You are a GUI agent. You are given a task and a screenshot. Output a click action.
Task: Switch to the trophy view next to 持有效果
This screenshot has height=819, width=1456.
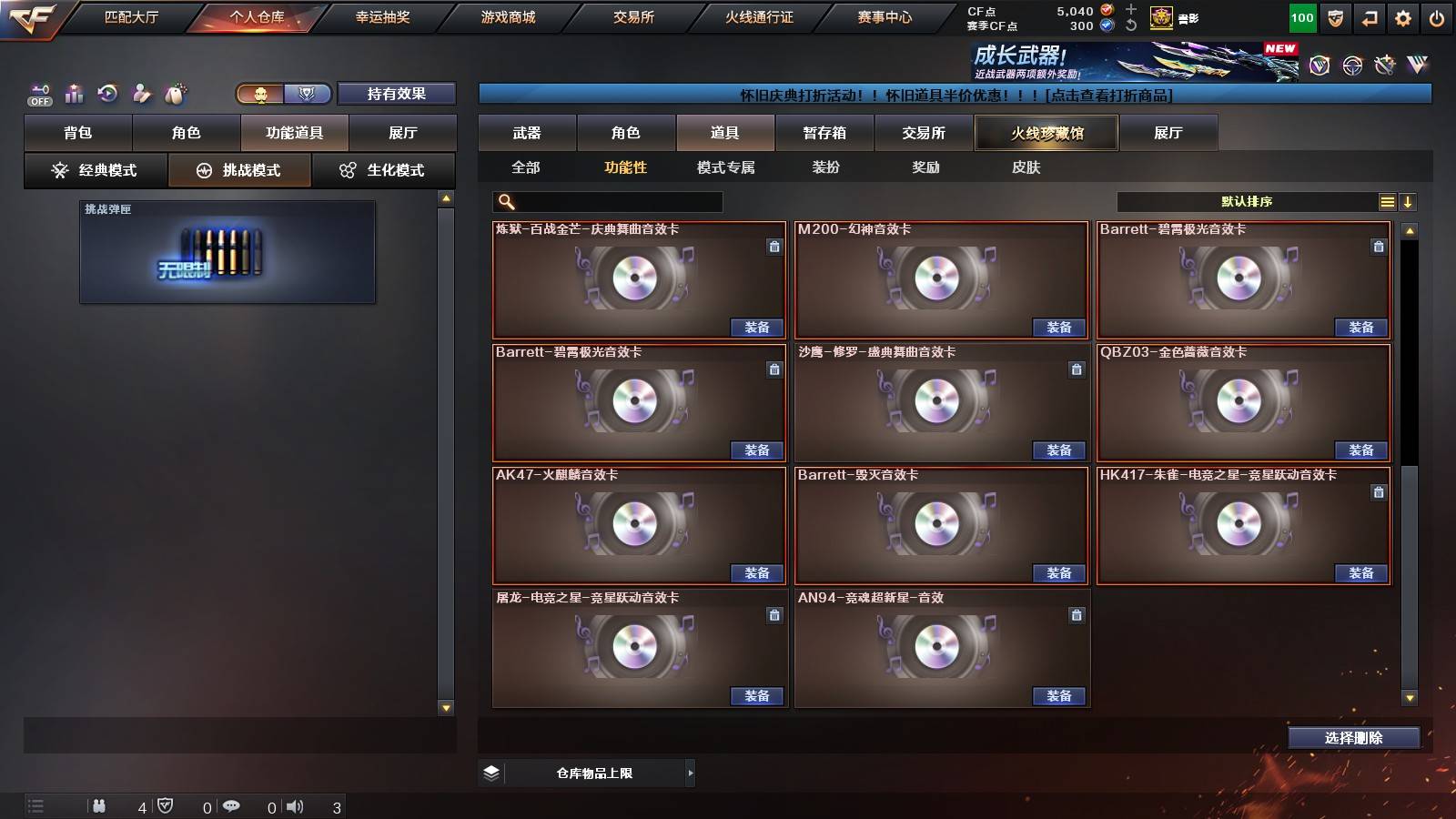(x=308, y=93)
